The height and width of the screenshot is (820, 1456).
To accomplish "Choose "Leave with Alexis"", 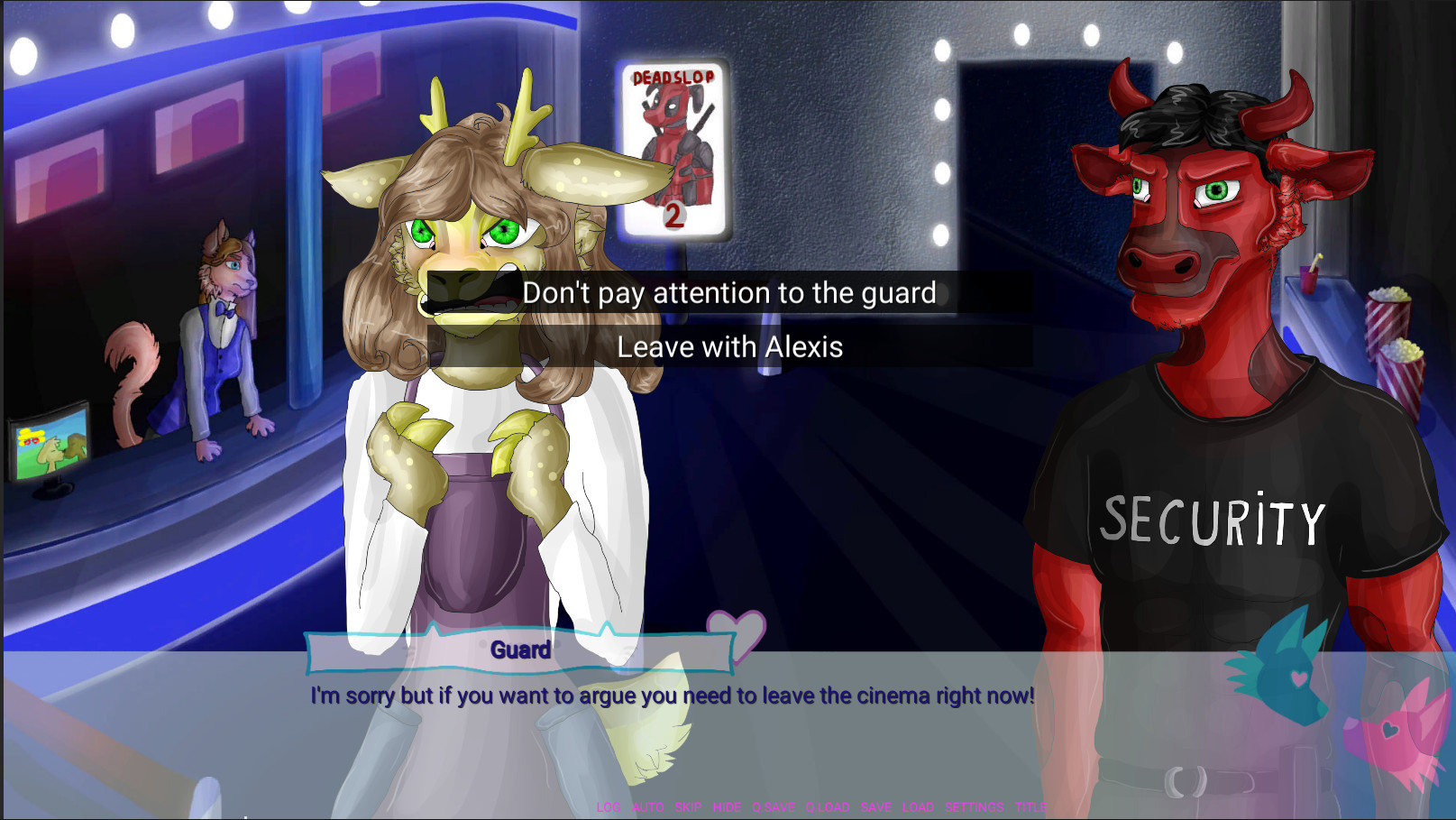I will [x=731, y=346].
